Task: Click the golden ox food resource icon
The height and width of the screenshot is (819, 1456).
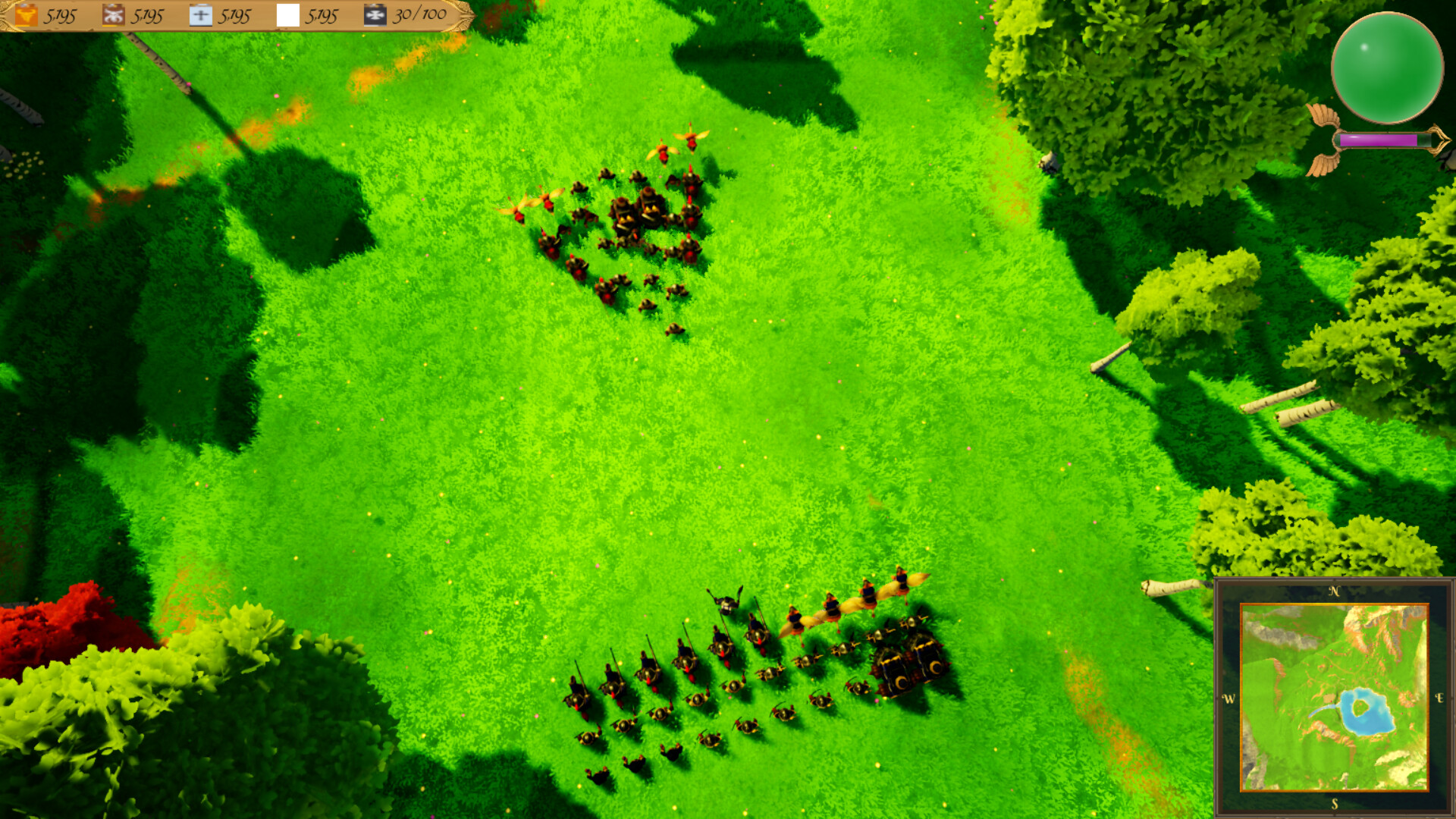Action: 27,15
